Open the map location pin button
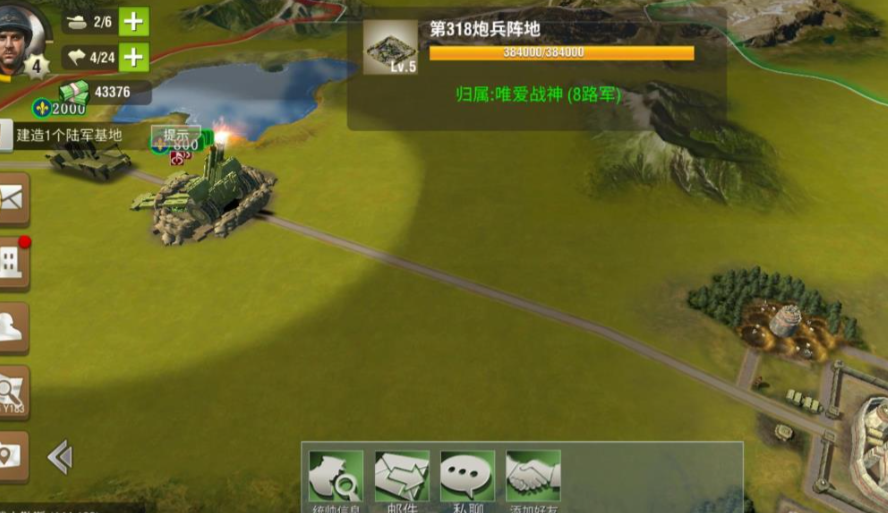The image size is (888, 513). click(x=12, y=456)
